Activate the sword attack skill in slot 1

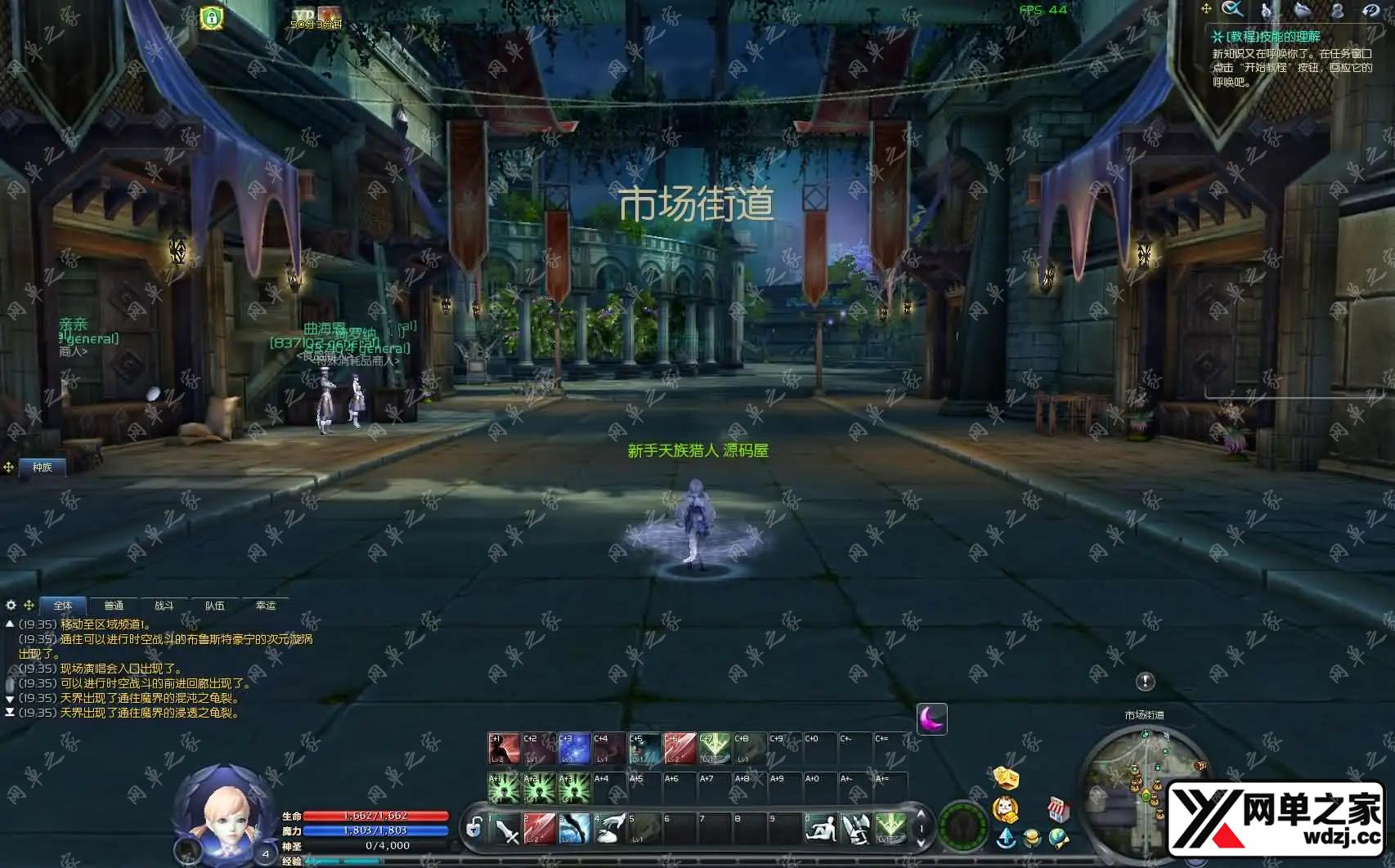[x=505, y=829]
